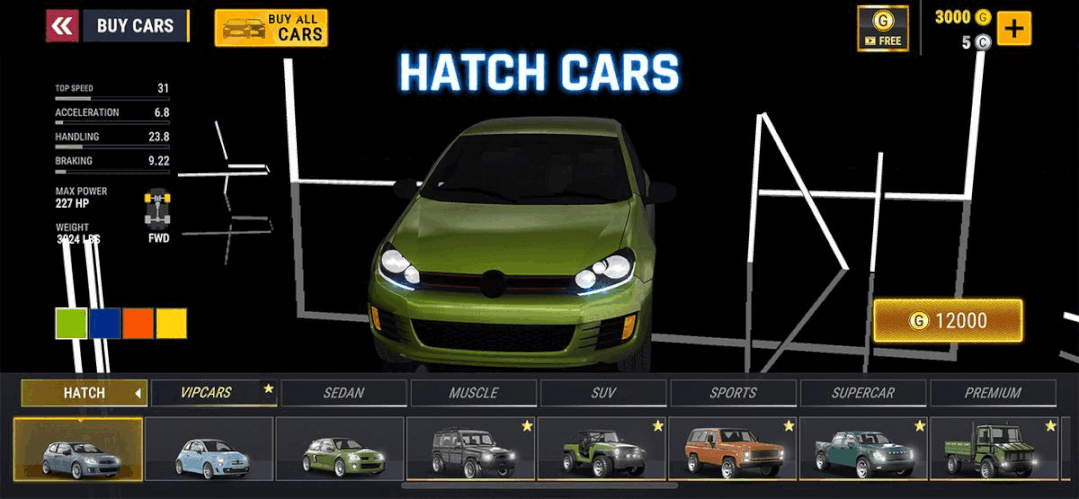Image resolution: width=1079 pixels, height=499 pixels.
Task: Choose the orange SUV thumbnail
Action: 733,450
